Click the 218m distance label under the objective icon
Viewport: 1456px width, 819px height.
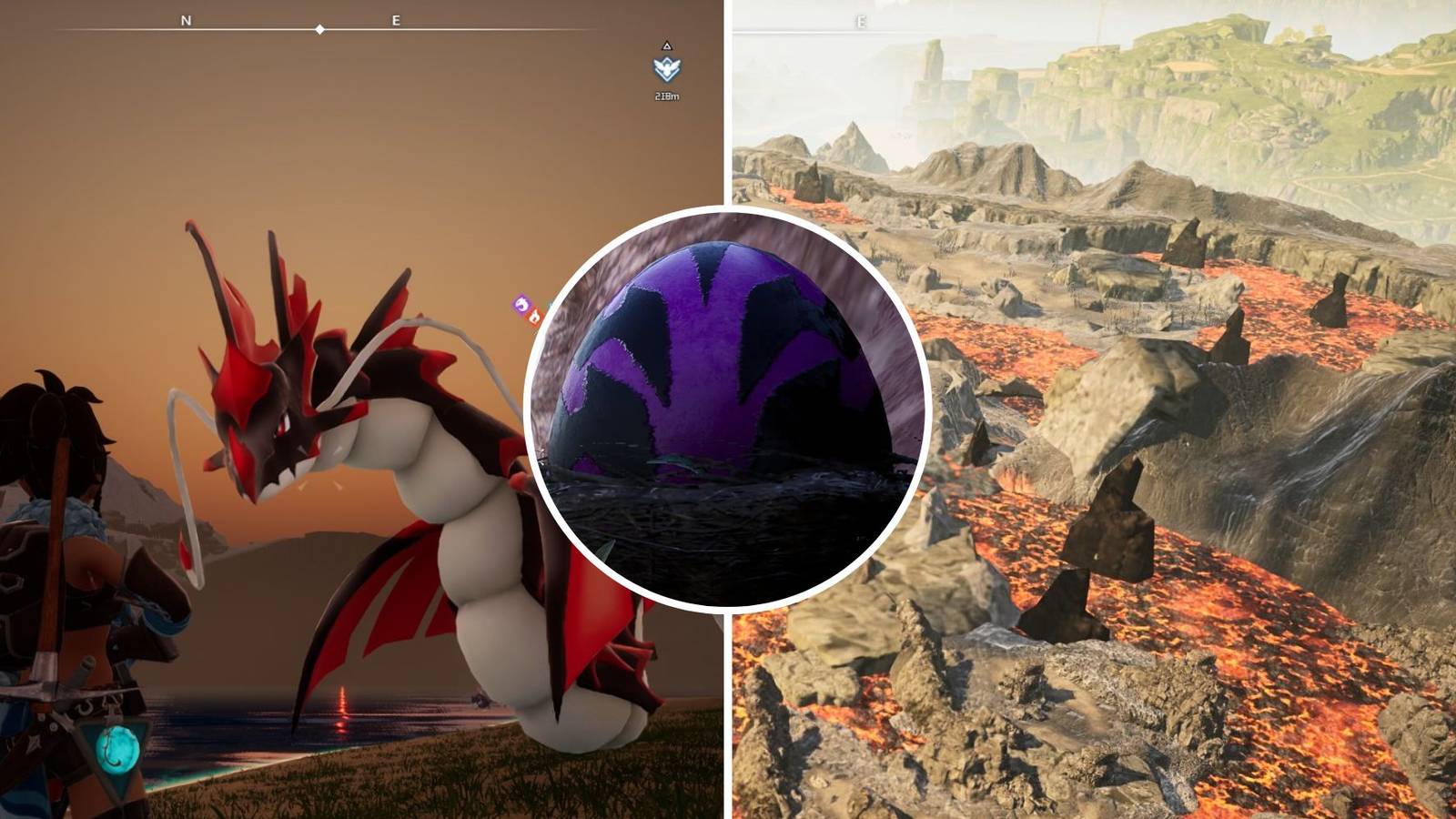[667, 95]
